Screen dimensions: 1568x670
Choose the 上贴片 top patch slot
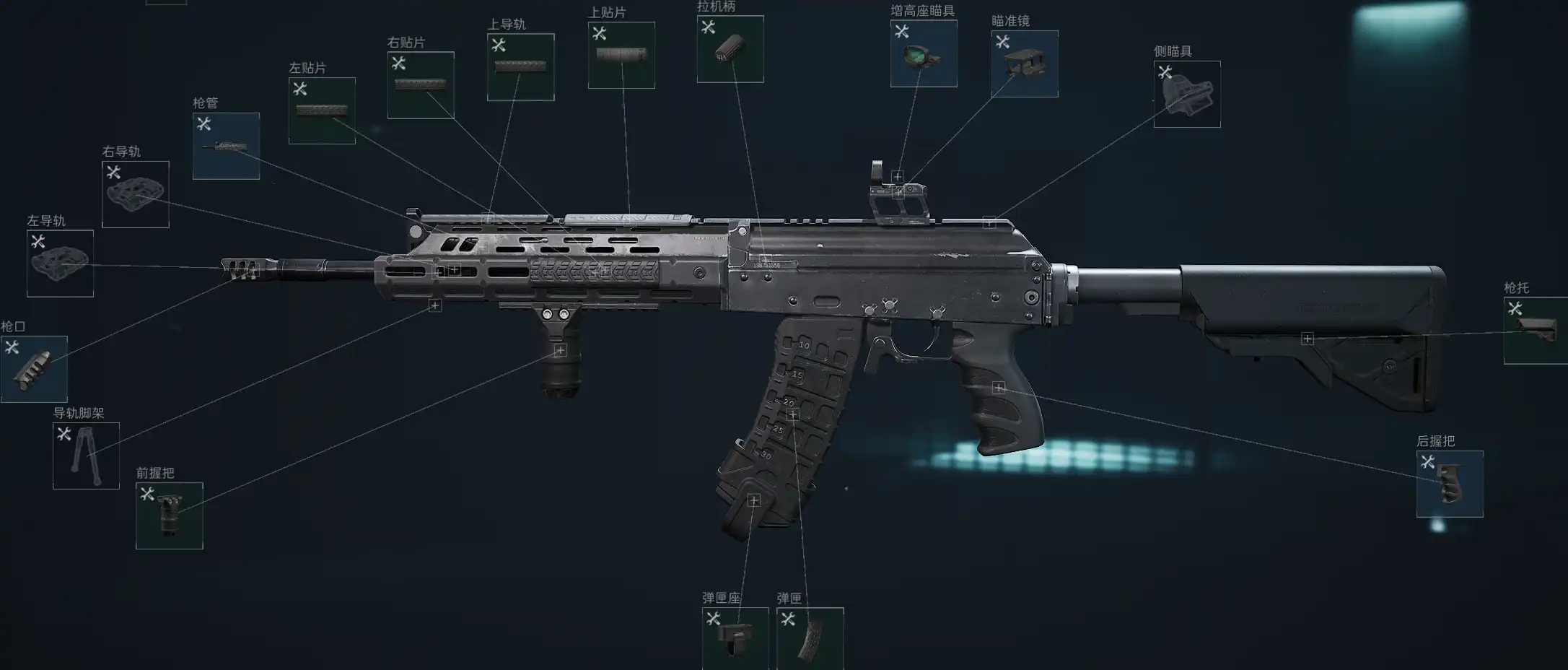click(621, 56)
